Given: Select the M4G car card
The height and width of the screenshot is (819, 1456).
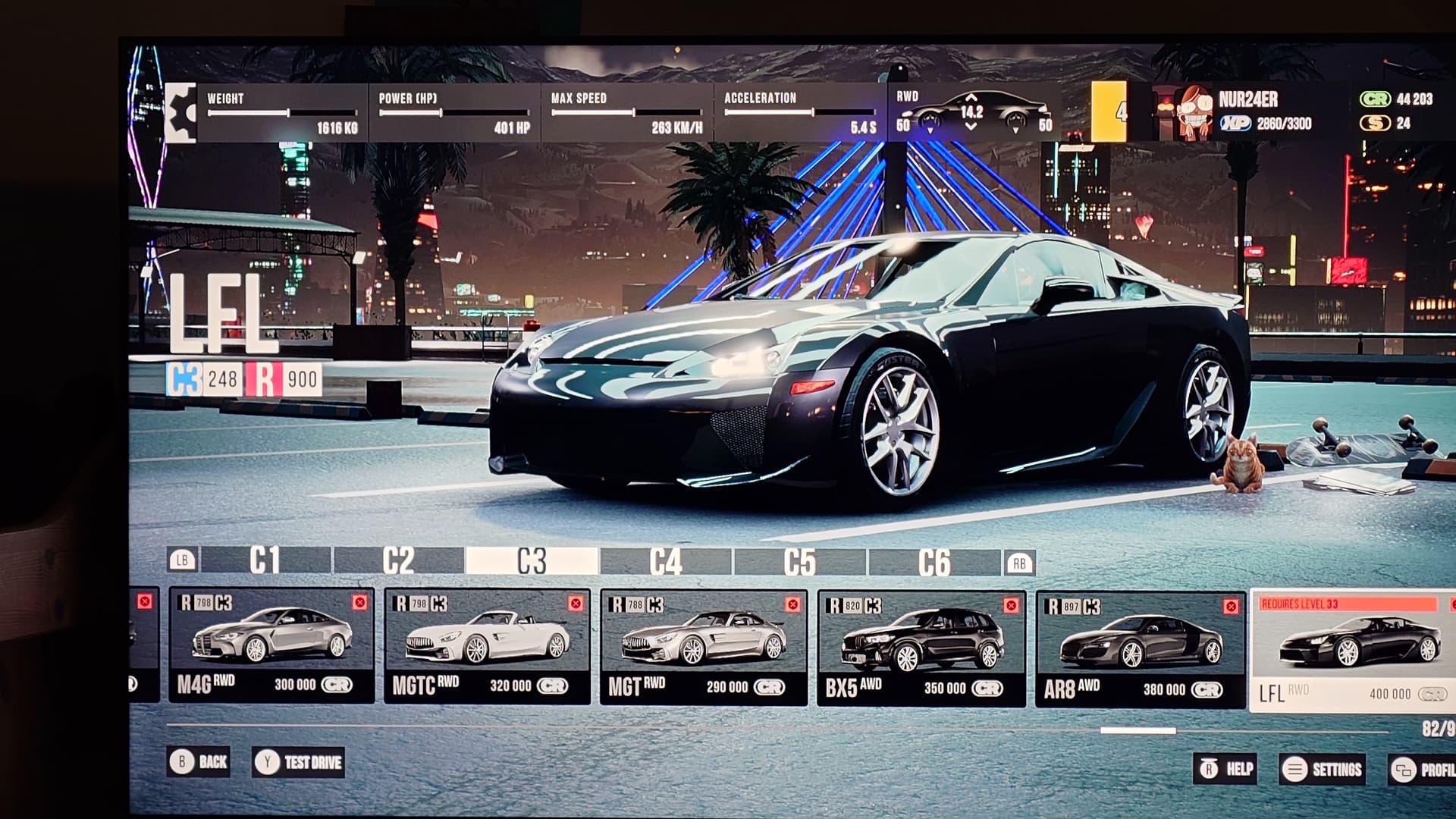Looking at the screenshot, I should (x=271, y=646).
